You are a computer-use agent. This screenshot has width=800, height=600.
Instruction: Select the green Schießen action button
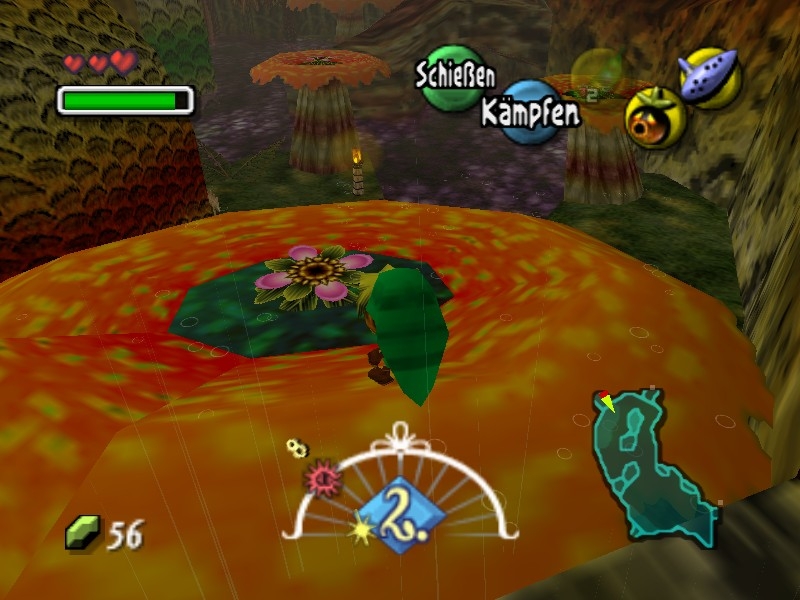[x=452, y=78]
